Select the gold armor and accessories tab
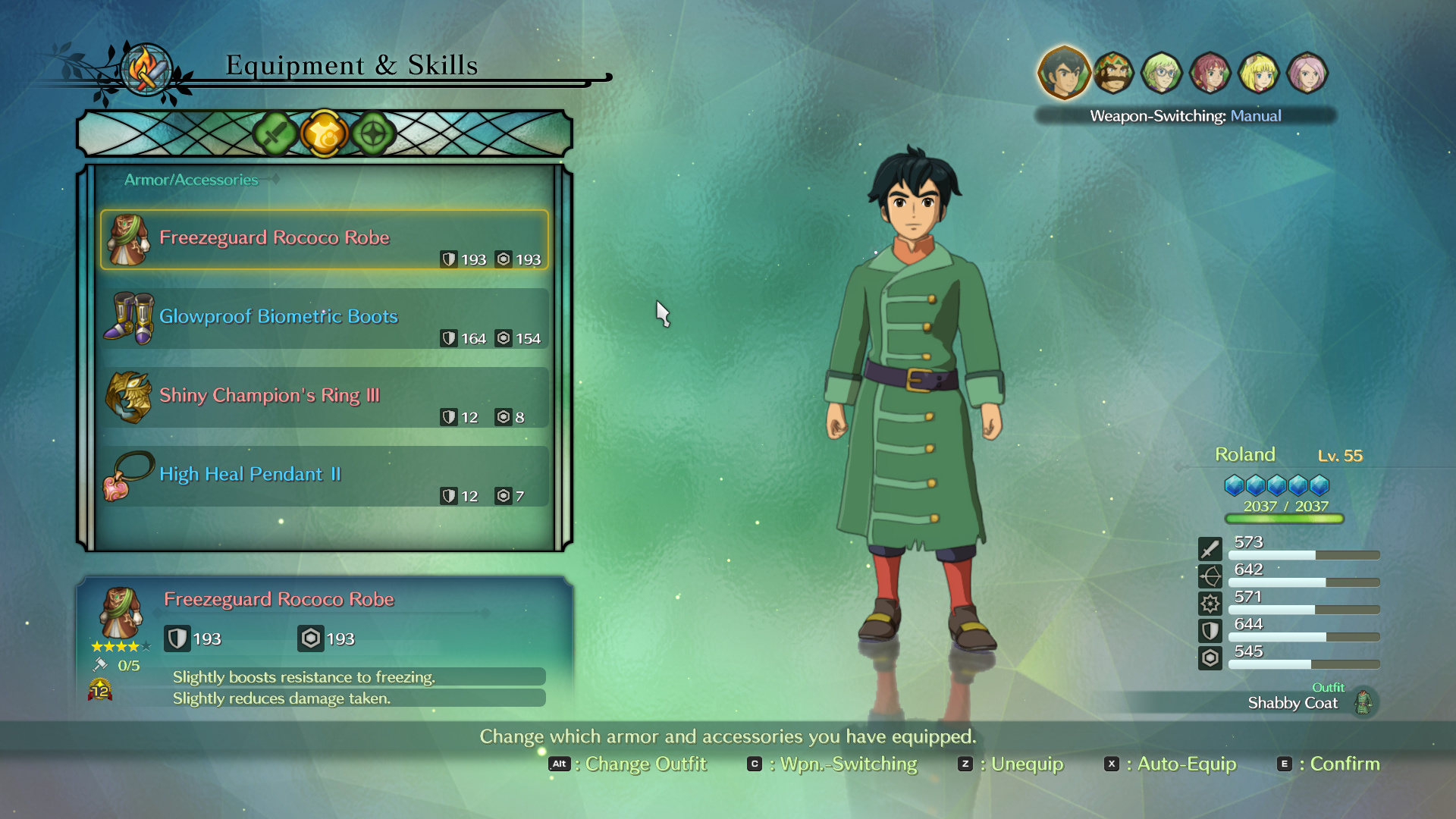1456x819 pixels. (324, 134)
